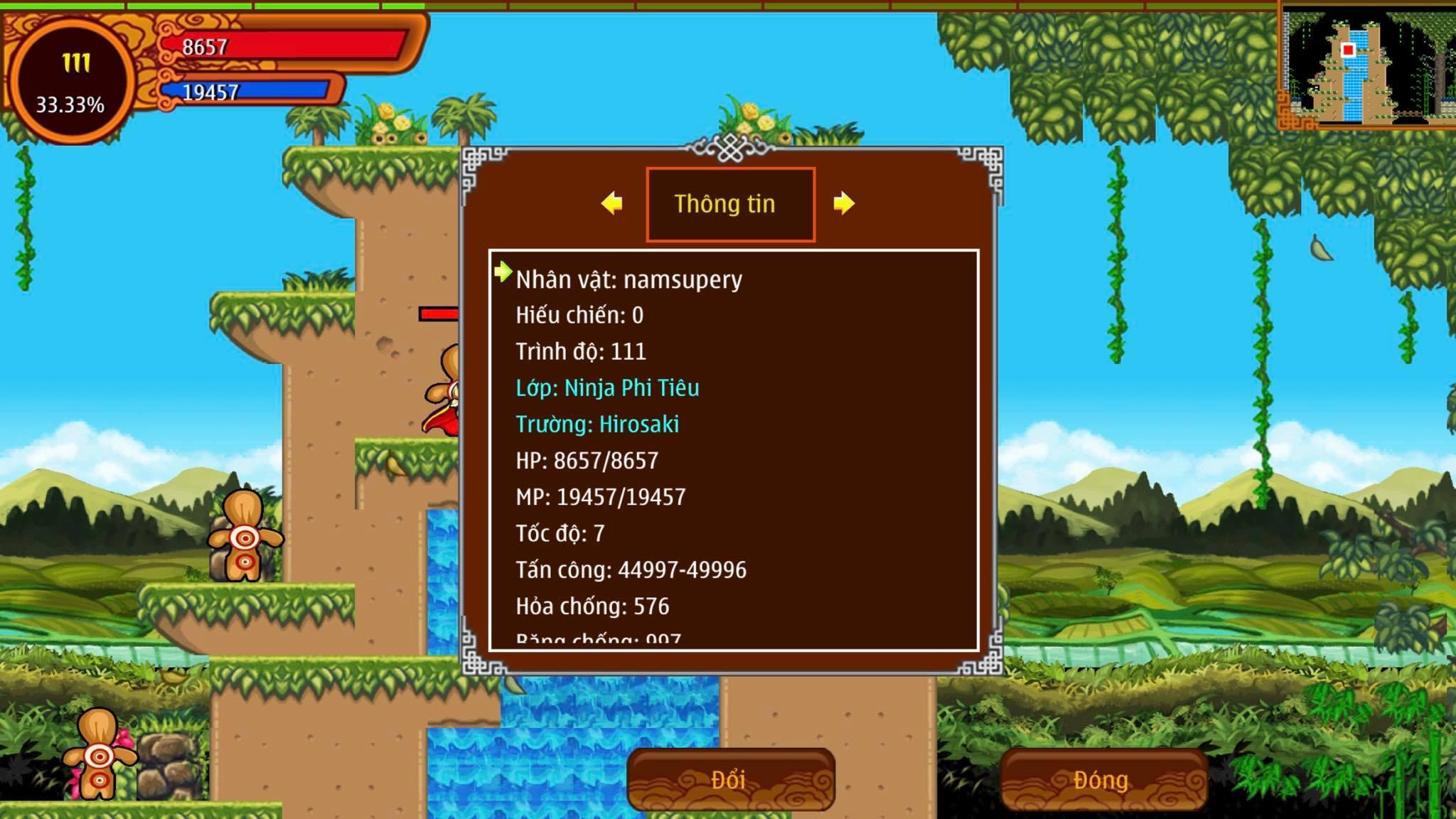Click the level 111 character badge
Image resolution: width=1456 pixels, height=819 pixels.
(71, 80)
